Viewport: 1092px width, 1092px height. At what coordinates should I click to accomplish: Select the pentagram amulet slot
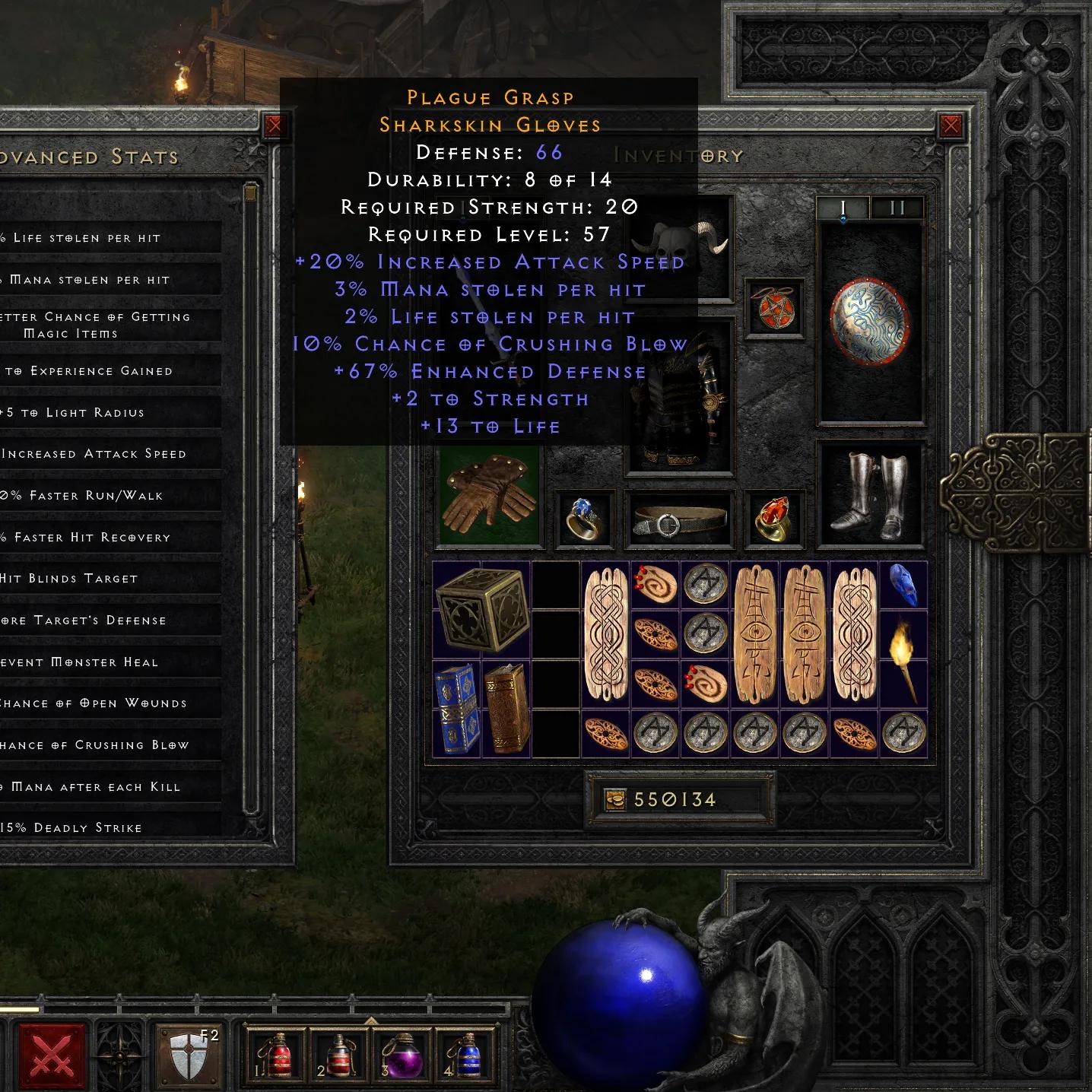click(774, 306)
